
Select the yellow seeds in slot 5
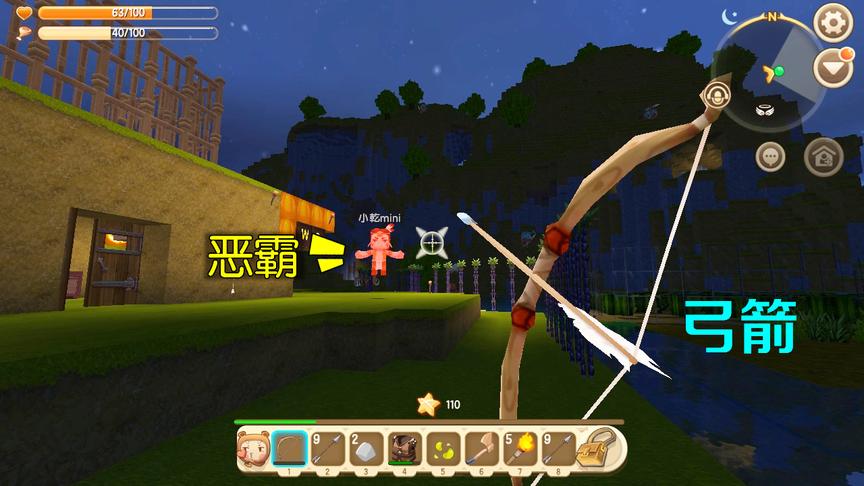pos(445,449)
